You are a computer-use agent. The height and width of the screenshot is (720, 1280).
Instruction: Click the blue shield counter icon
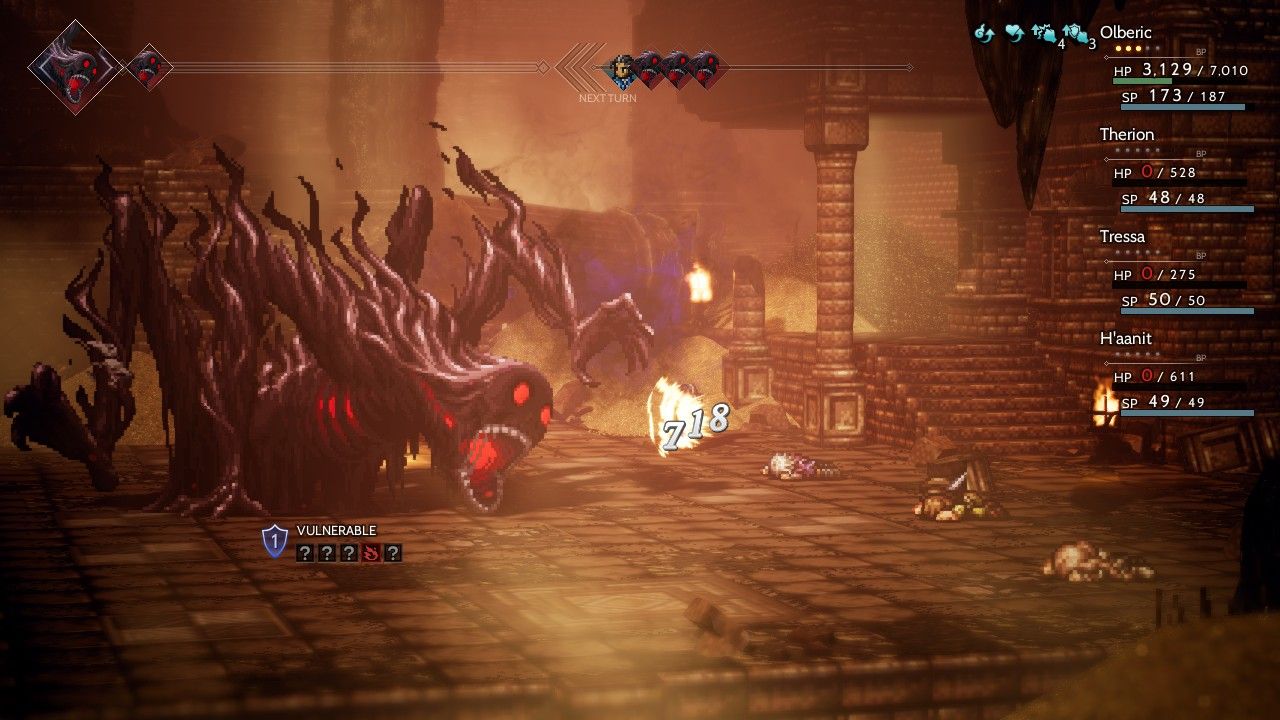click(274, 542)
